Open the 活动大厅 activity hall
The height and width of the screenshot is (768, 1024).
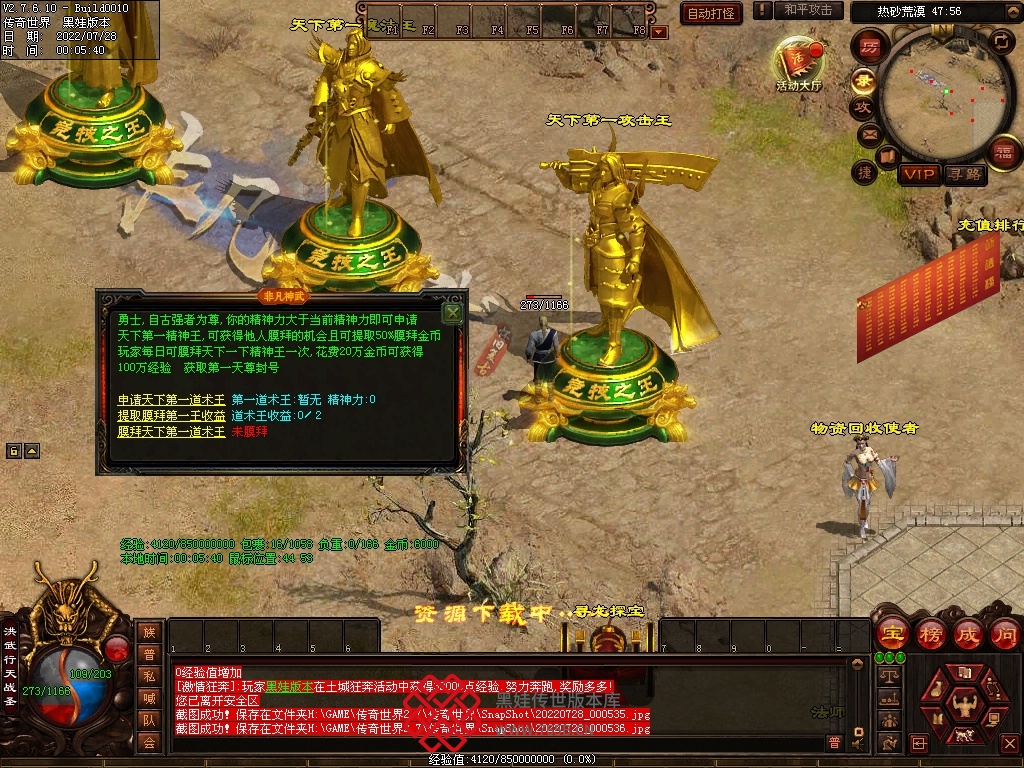(x=798, y=63)
